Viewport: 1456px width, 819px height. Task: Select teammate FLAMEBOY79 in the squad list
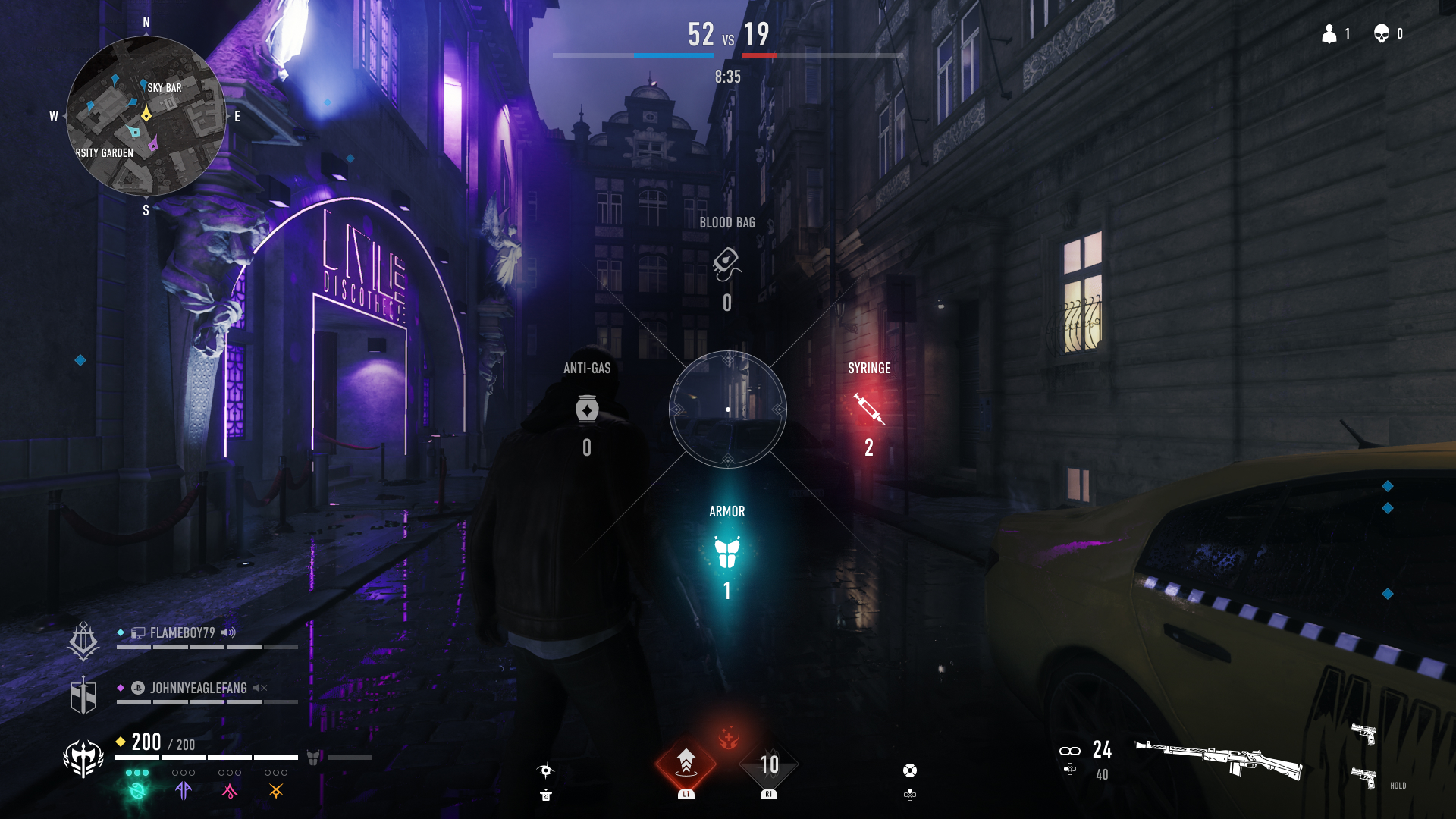[x=182, y=633]
